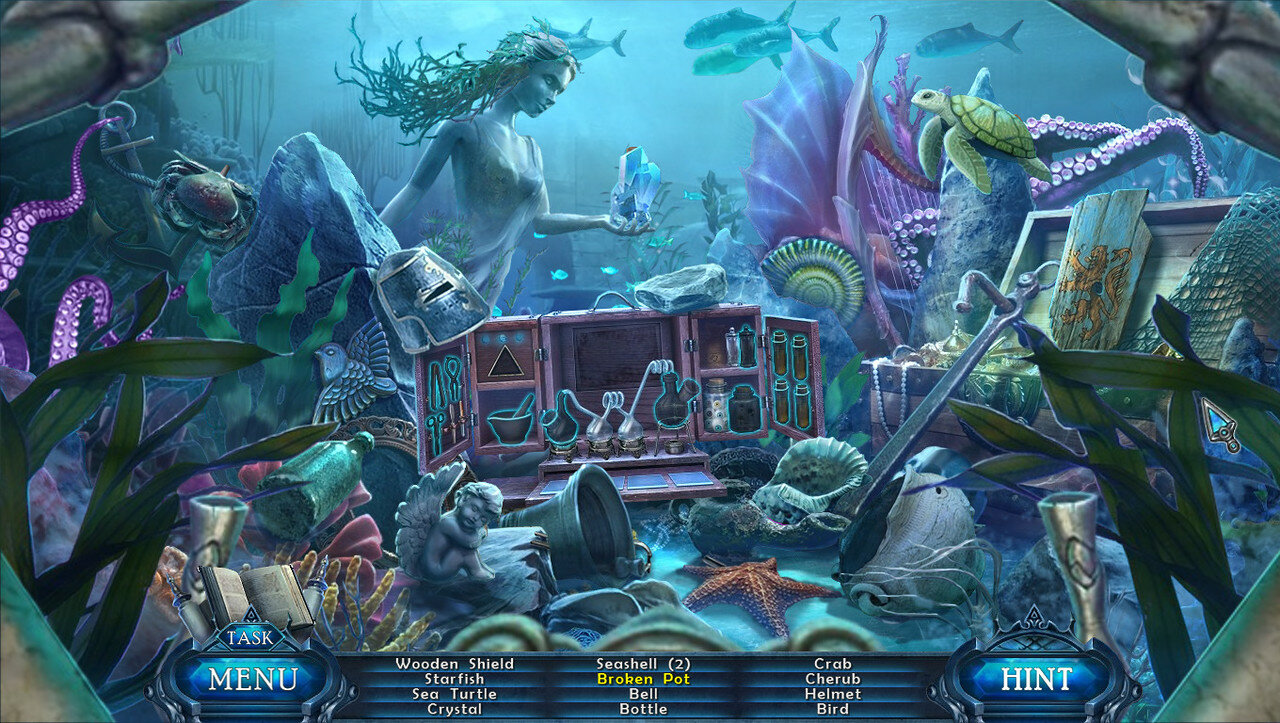The height and width of the screenshot is (723, 1280).
Task: Choose 'Seashell (2)' in the item list
Action: pos(643,663)
